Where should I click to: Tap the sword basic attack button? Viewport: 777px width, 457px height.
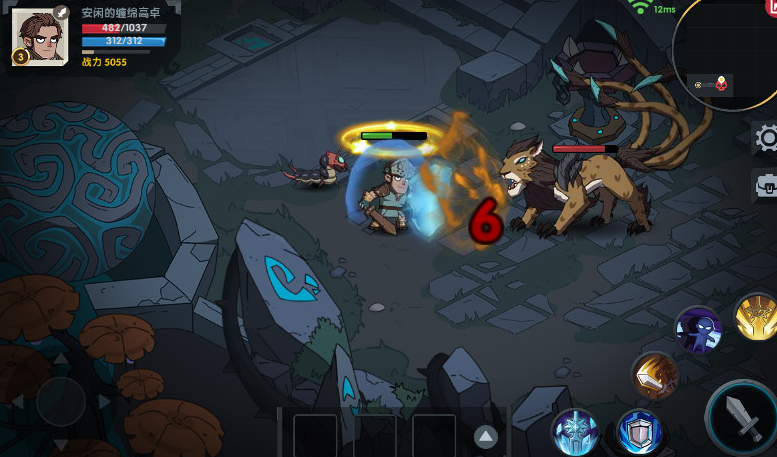(x=745, y=417)
